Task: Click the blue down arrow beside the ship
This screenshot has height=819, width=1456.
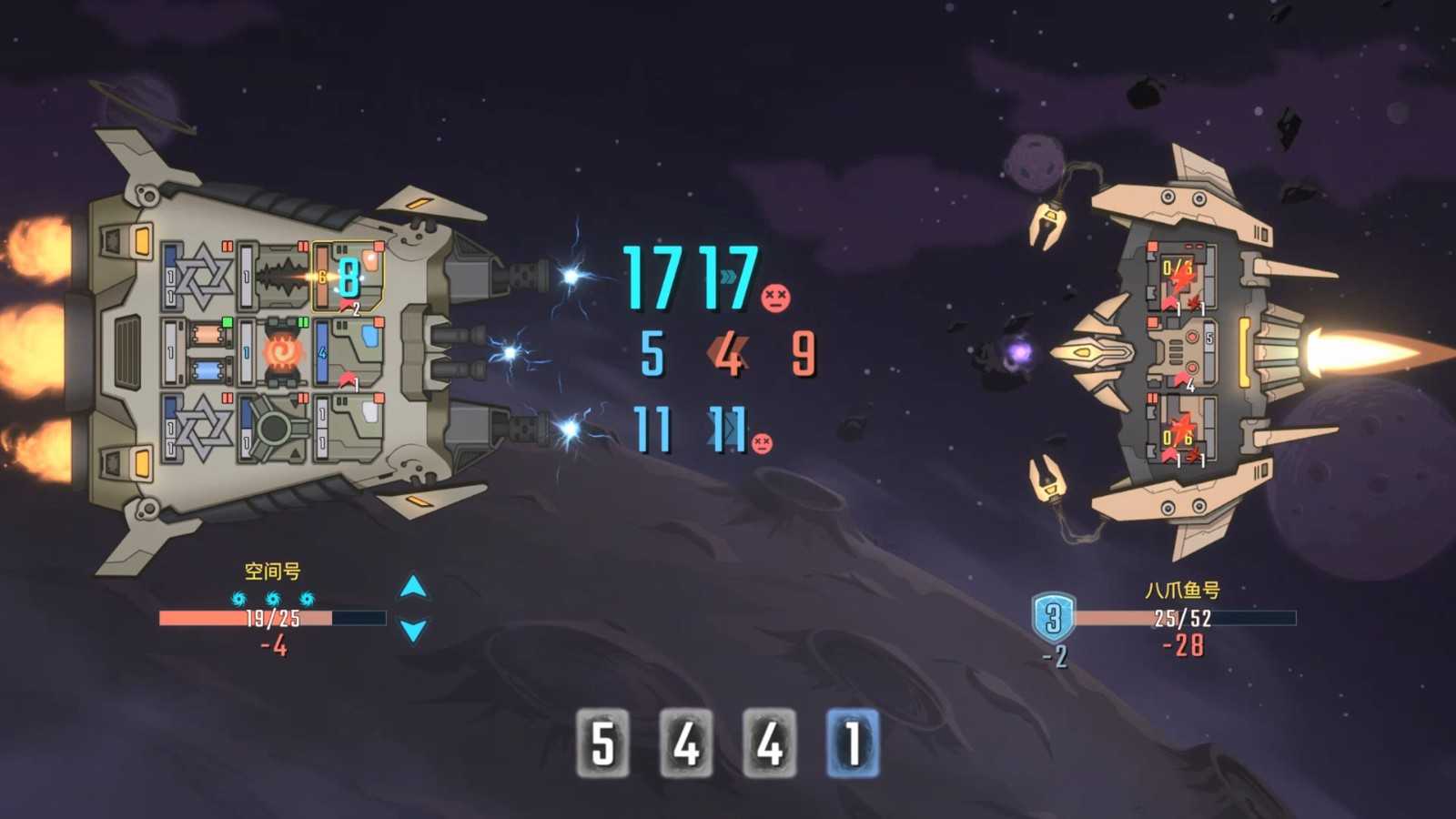Action: point(413,630)
